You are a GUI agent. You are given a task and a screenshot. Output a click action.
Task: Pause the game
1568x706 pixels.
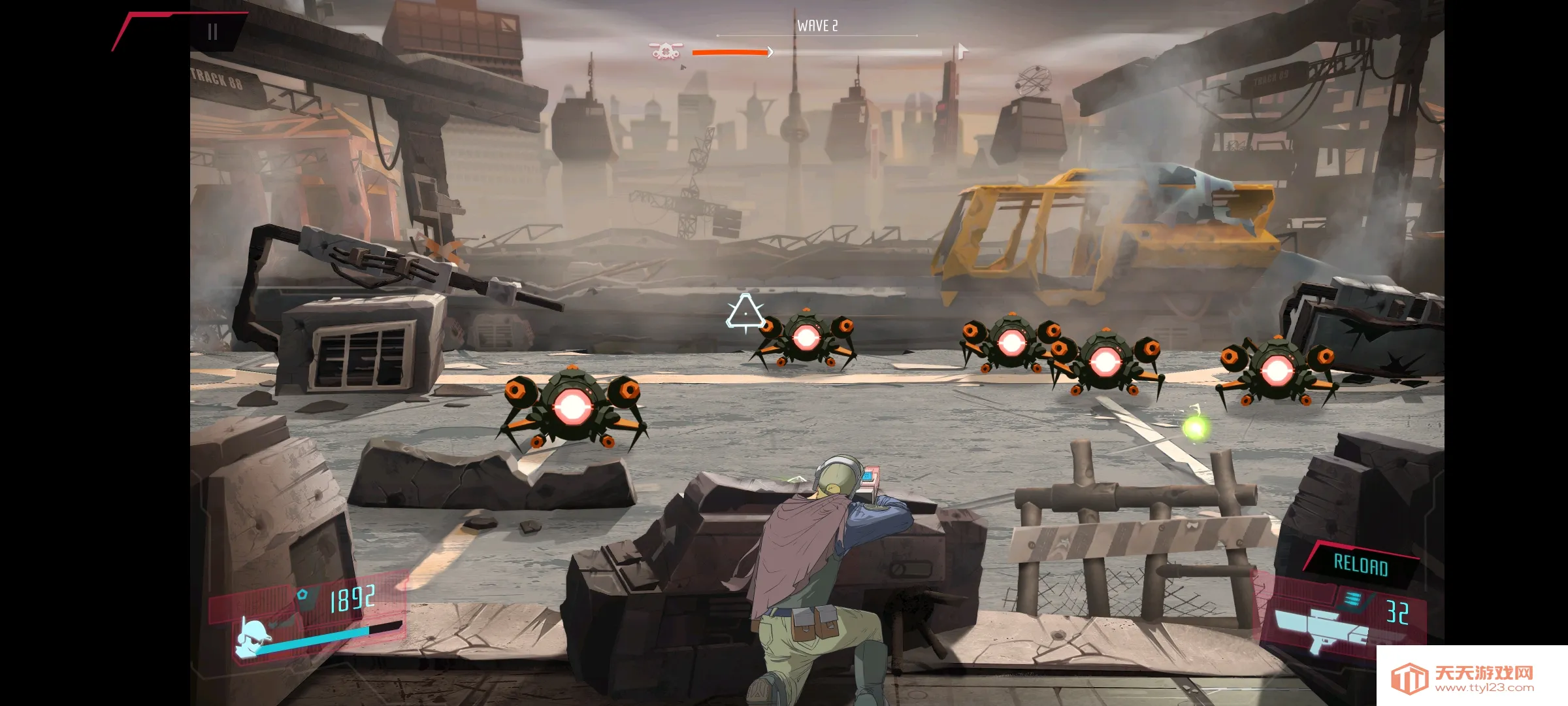[x=212, y=32]
